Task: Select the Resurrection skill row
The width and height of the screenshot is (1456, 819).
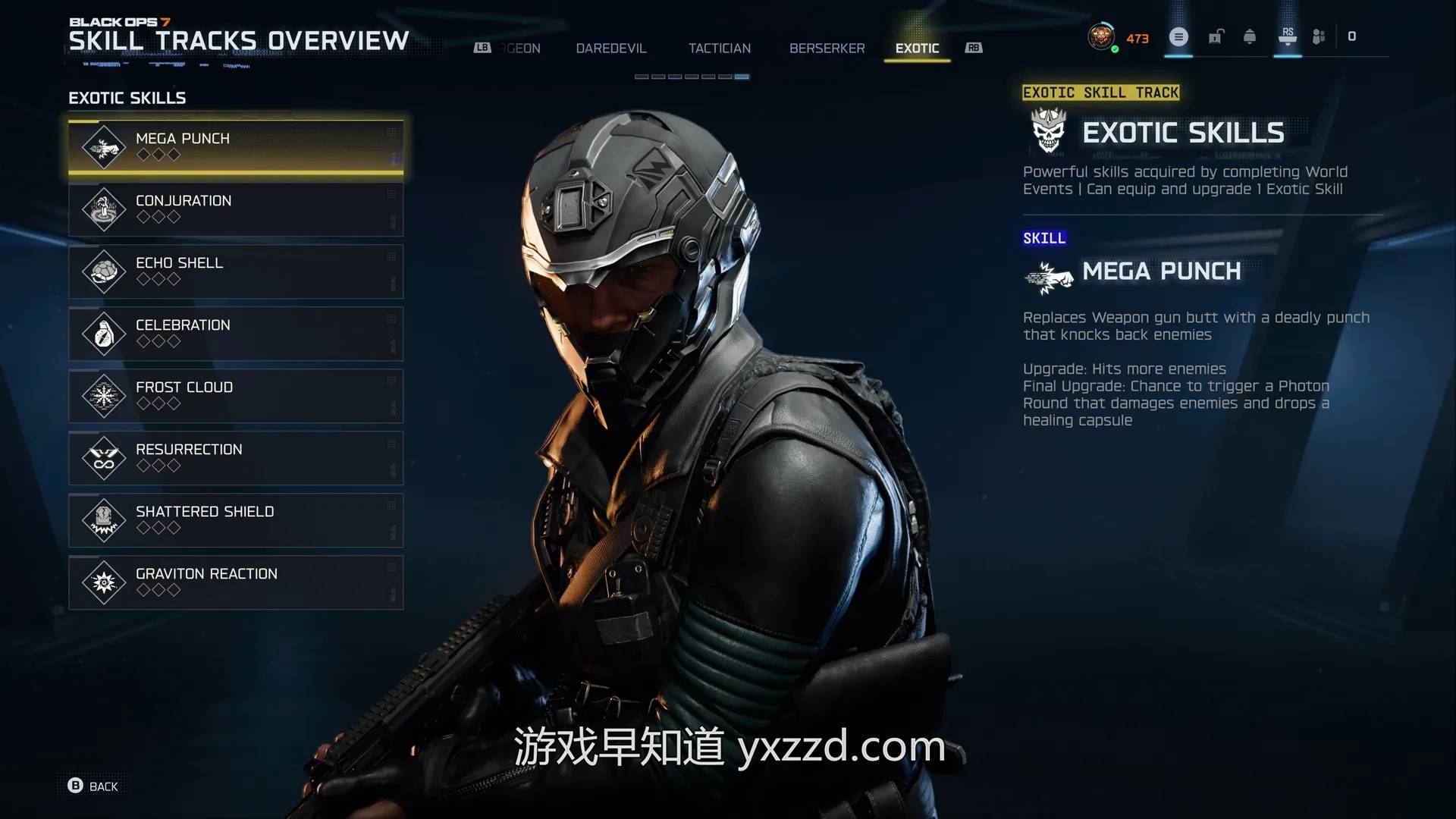Action: click(235, 457)
